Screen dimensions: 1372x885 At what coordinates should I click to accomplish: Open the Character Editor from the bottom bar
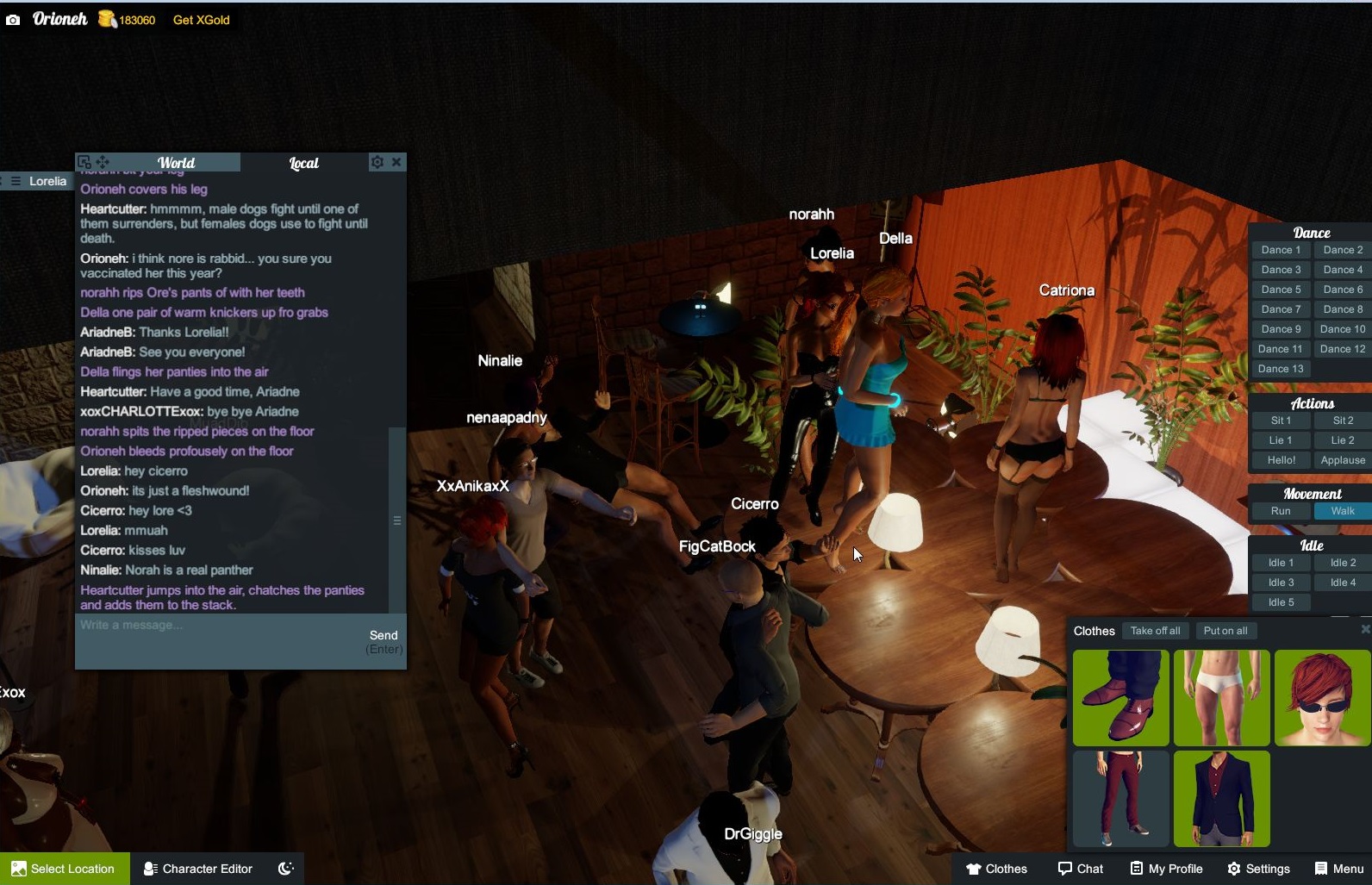coord(197,869)
